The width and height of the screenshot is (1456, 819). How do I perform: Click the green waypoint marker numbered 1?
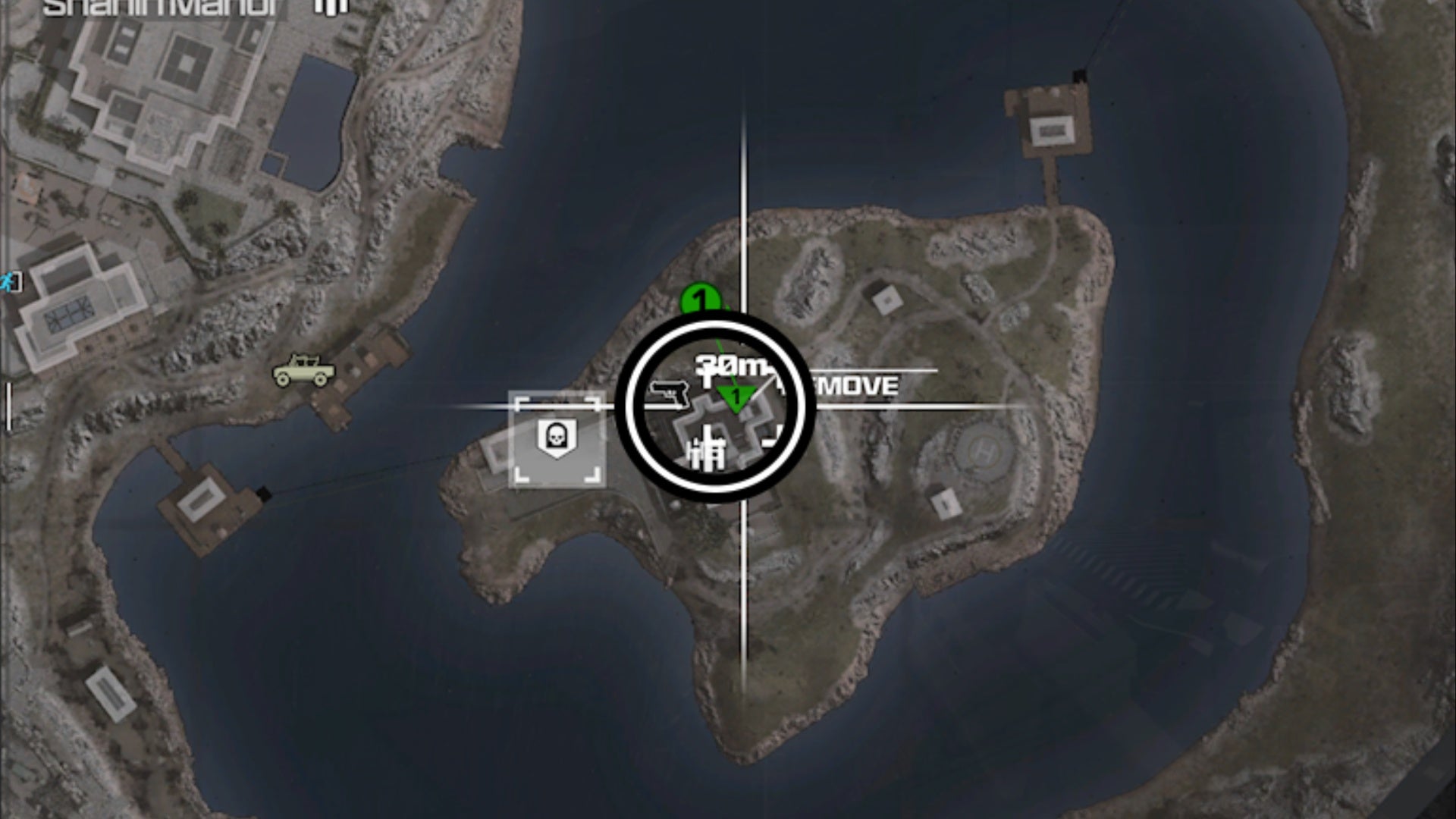pos(734,394)
